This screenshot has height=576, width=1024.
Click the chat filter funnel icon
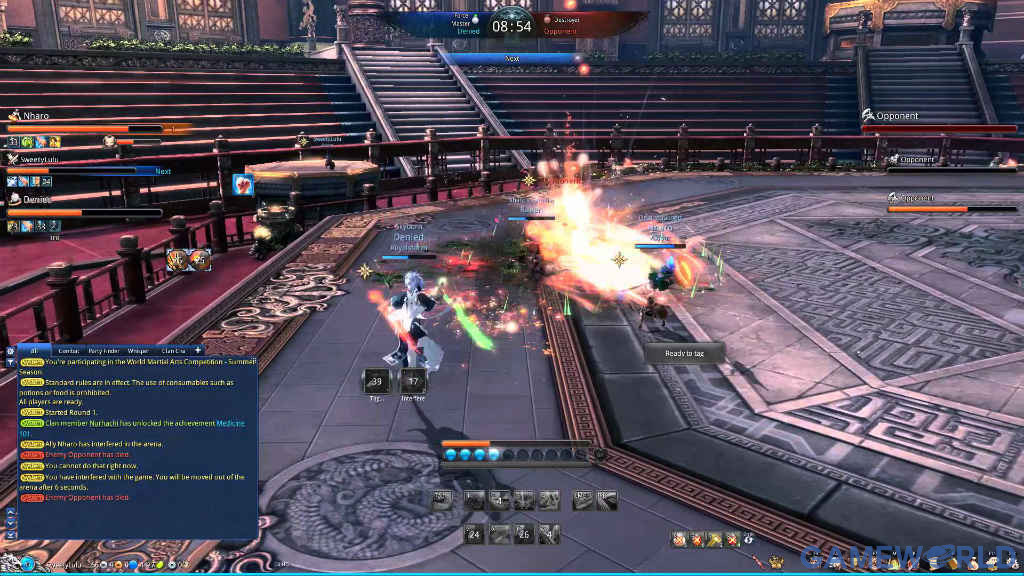tap(11, 363)
